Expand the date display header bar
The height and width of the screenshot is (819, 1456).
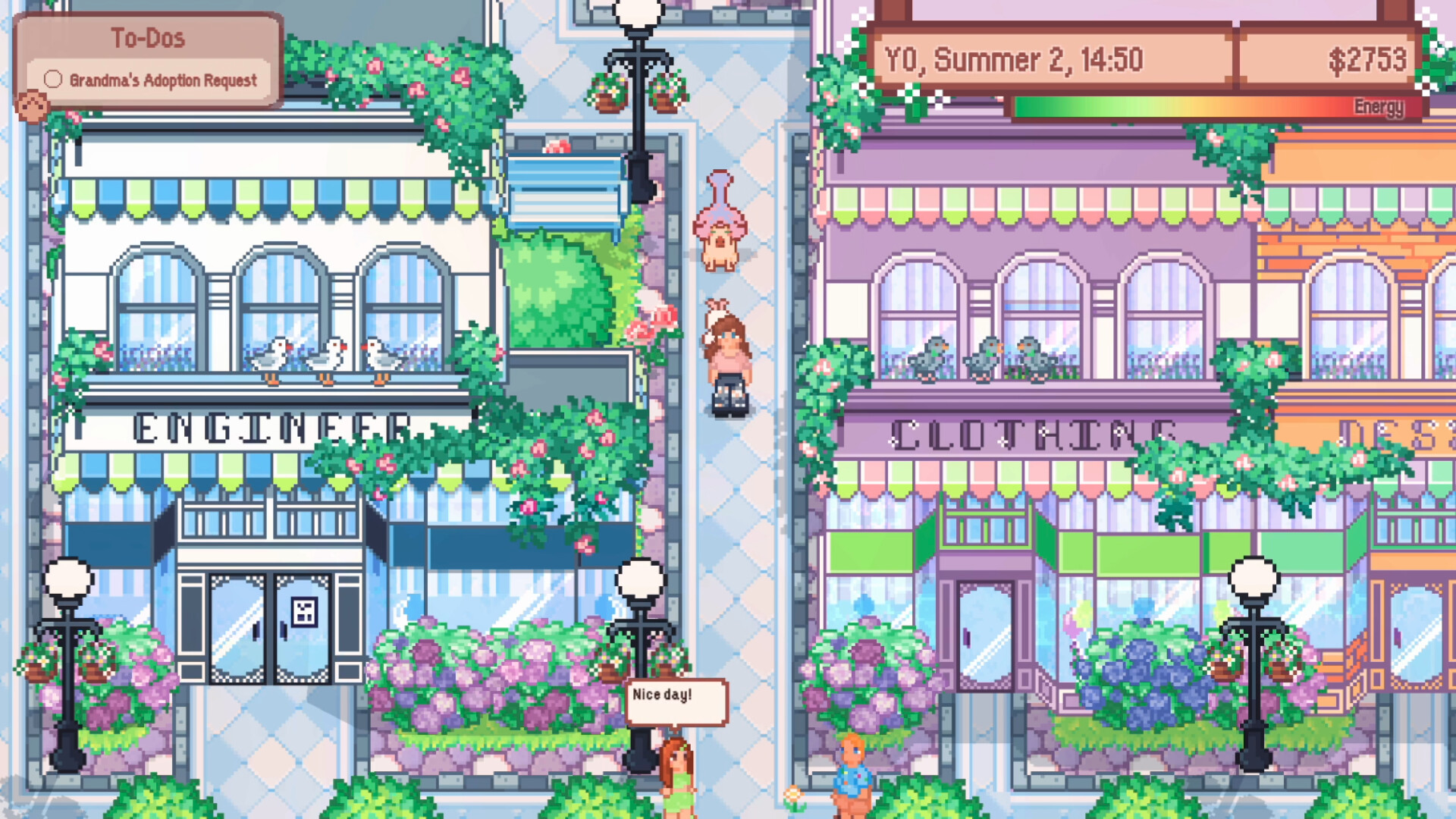[1137, 60]
